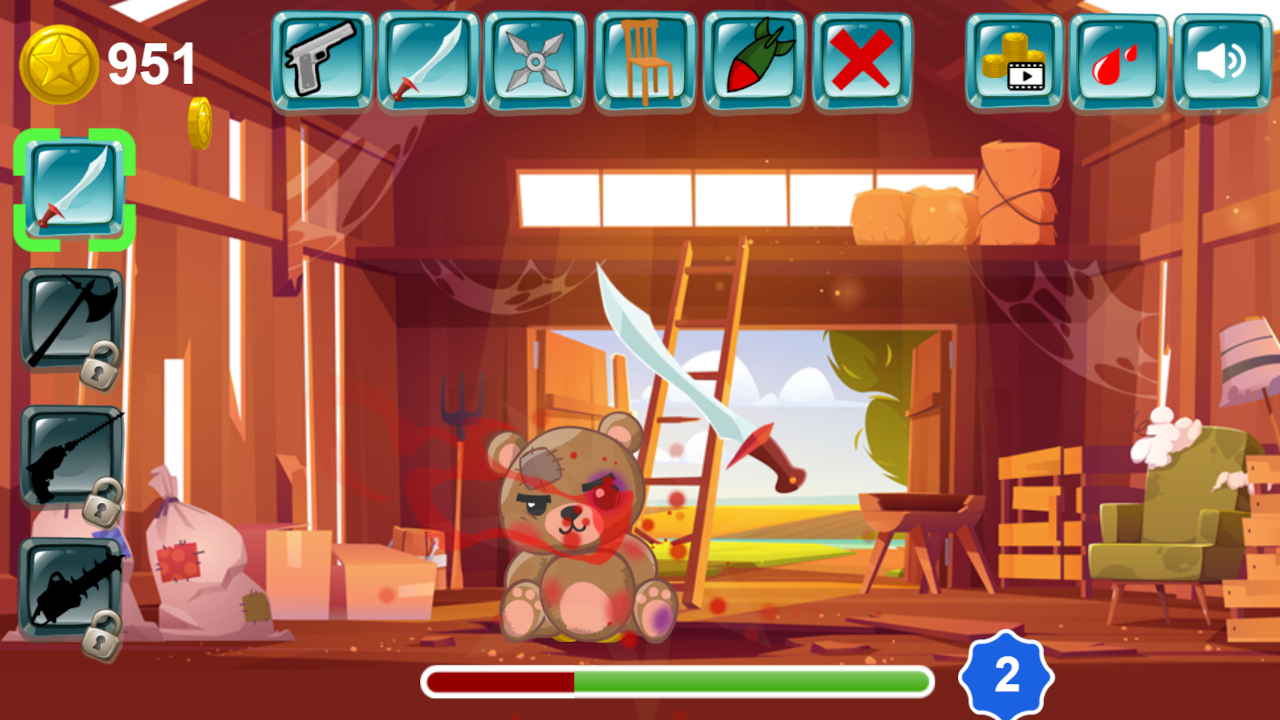
Task: Click the red X to clear weapons
Action: [864, 58]
